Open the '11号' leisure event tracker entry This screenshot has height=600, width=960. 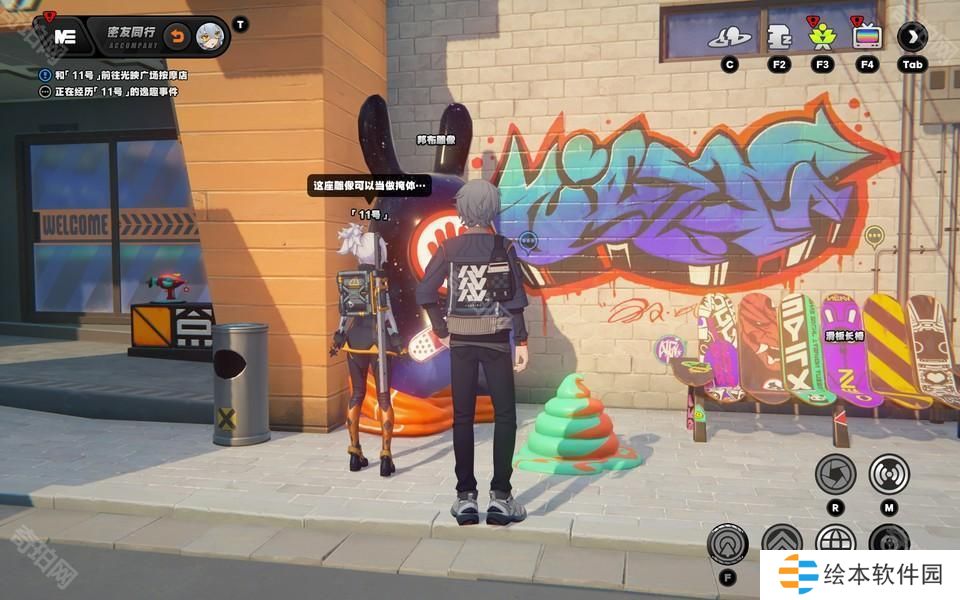(x=114, y=92)
